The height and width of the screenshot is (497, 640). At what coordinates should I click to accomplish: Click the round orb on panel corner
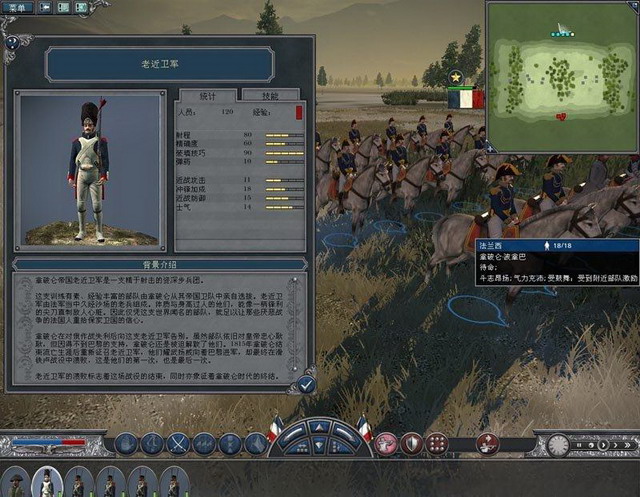[x=11, y=42]
